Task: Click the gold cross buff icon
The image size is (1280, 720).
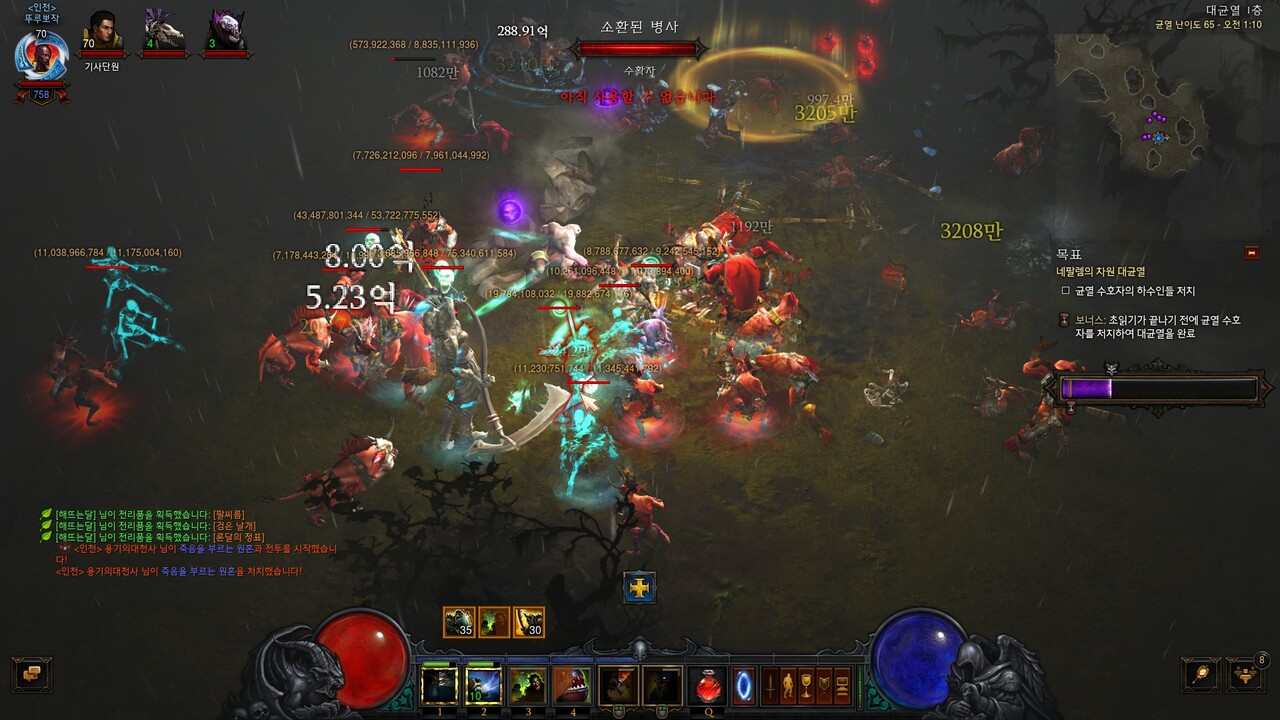Action: click(x=639, y=587)
